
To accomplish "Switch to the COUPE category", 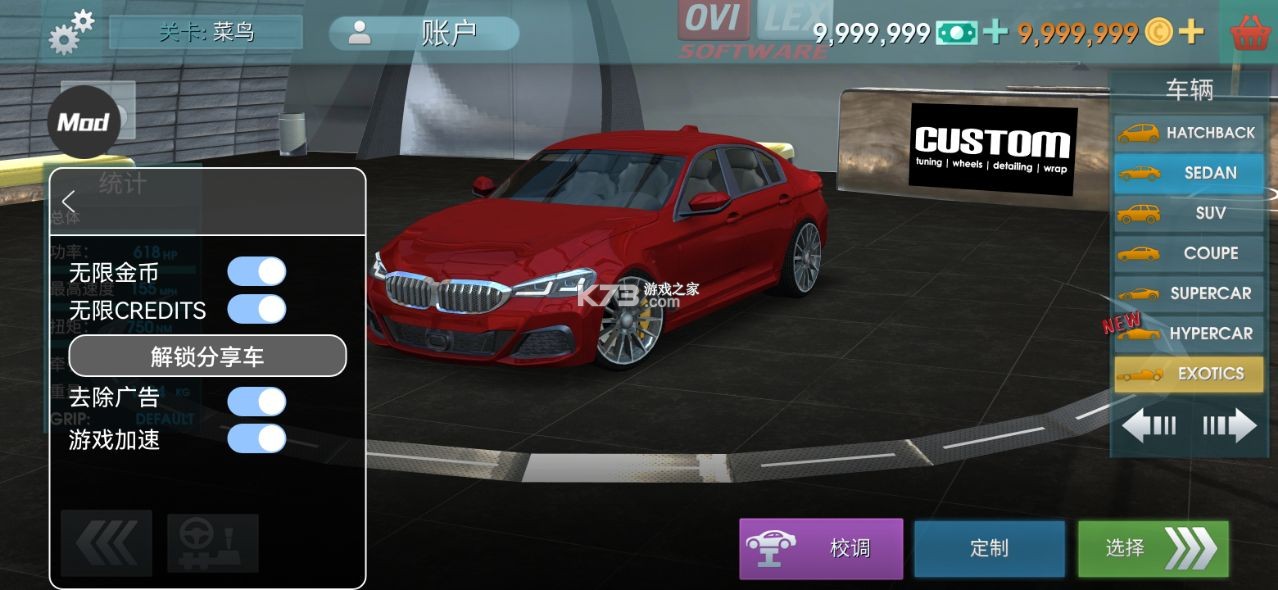I will [1189, 253].
